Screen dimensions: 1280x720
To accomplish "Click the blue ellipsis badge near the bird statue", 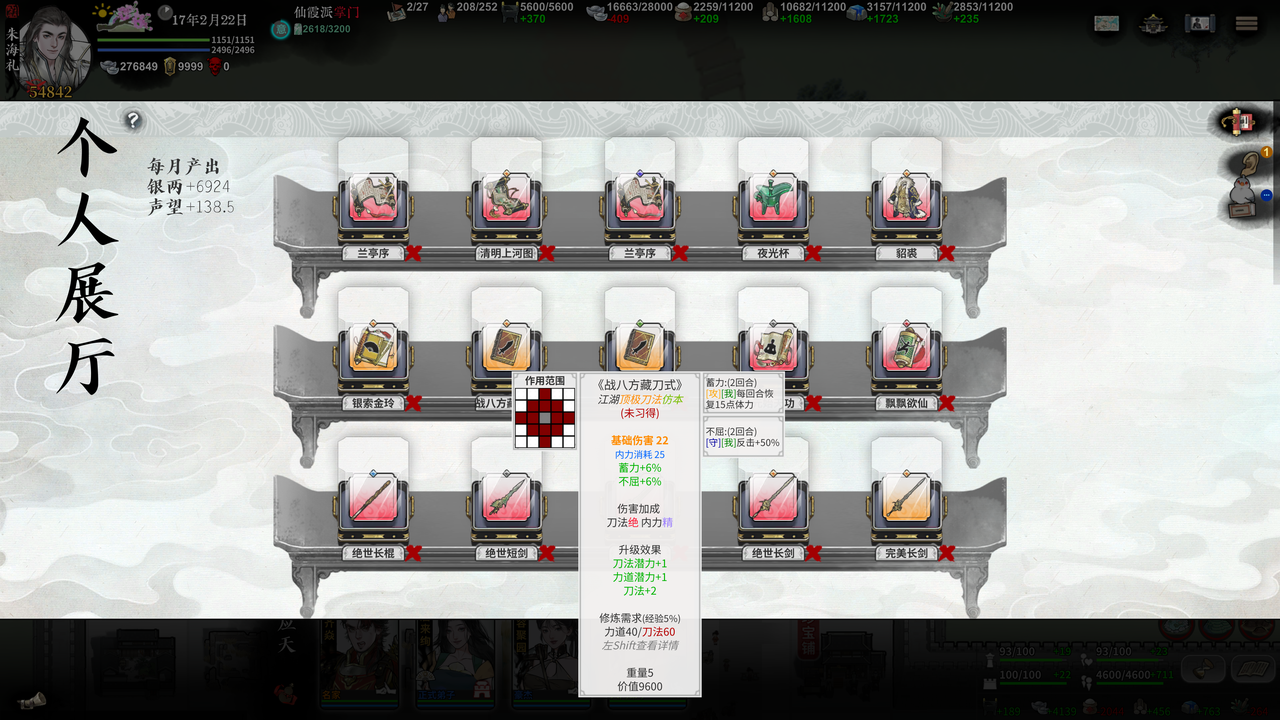I will [1266, 196].
